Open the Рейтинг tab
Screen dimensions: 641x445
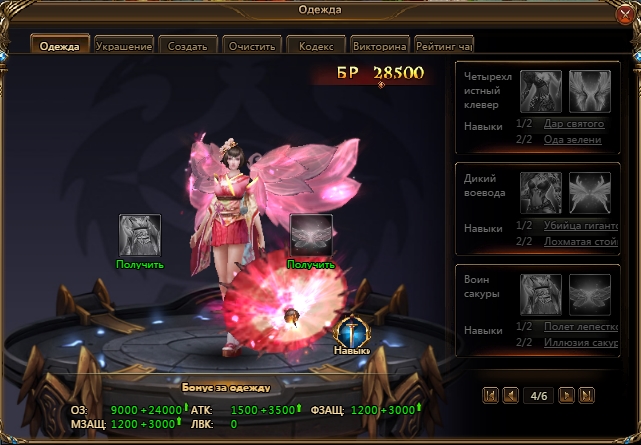click(x=444, y=46)
